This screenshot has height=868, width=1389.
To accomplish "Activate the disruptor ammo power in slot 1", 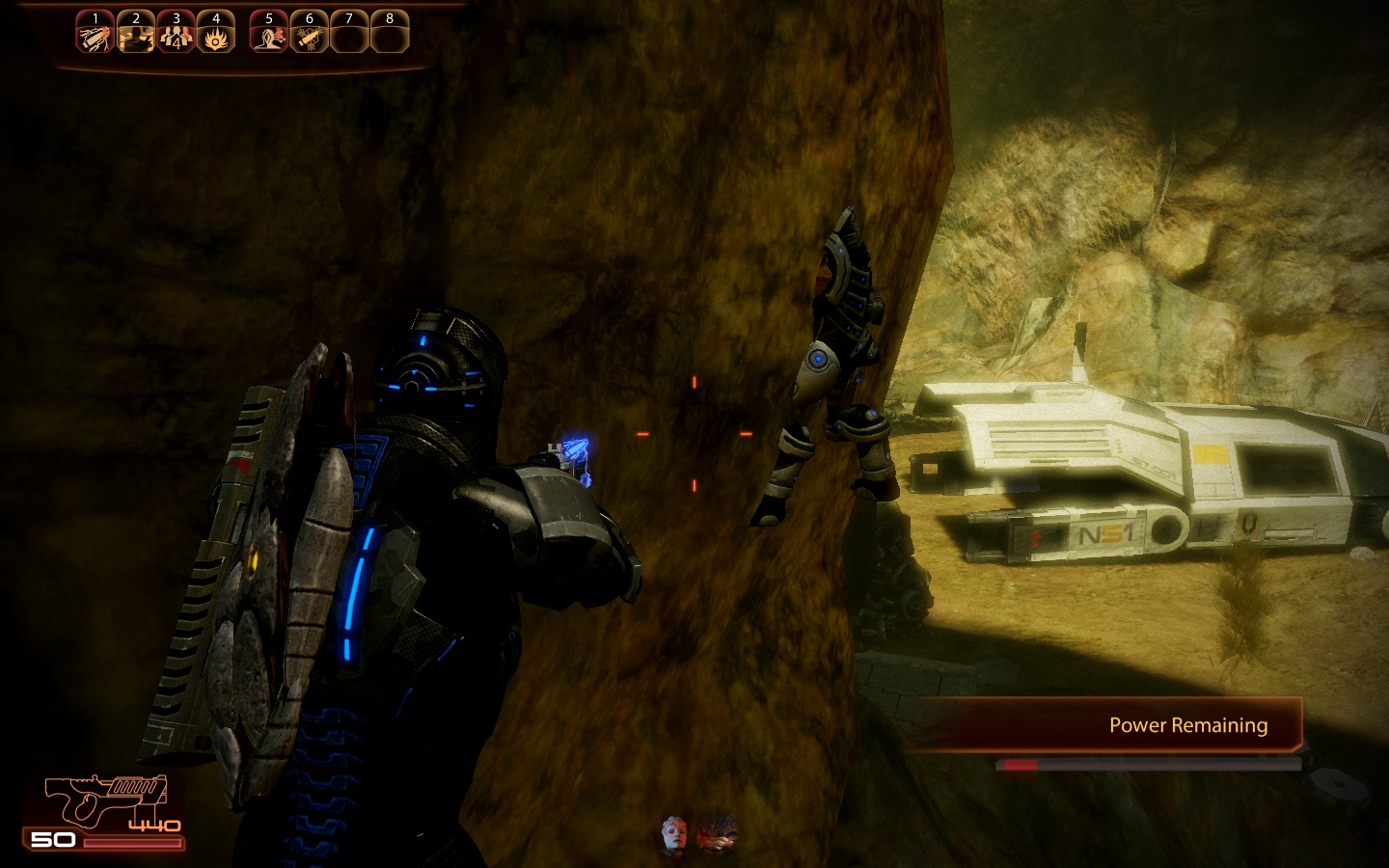I will 95,37.
